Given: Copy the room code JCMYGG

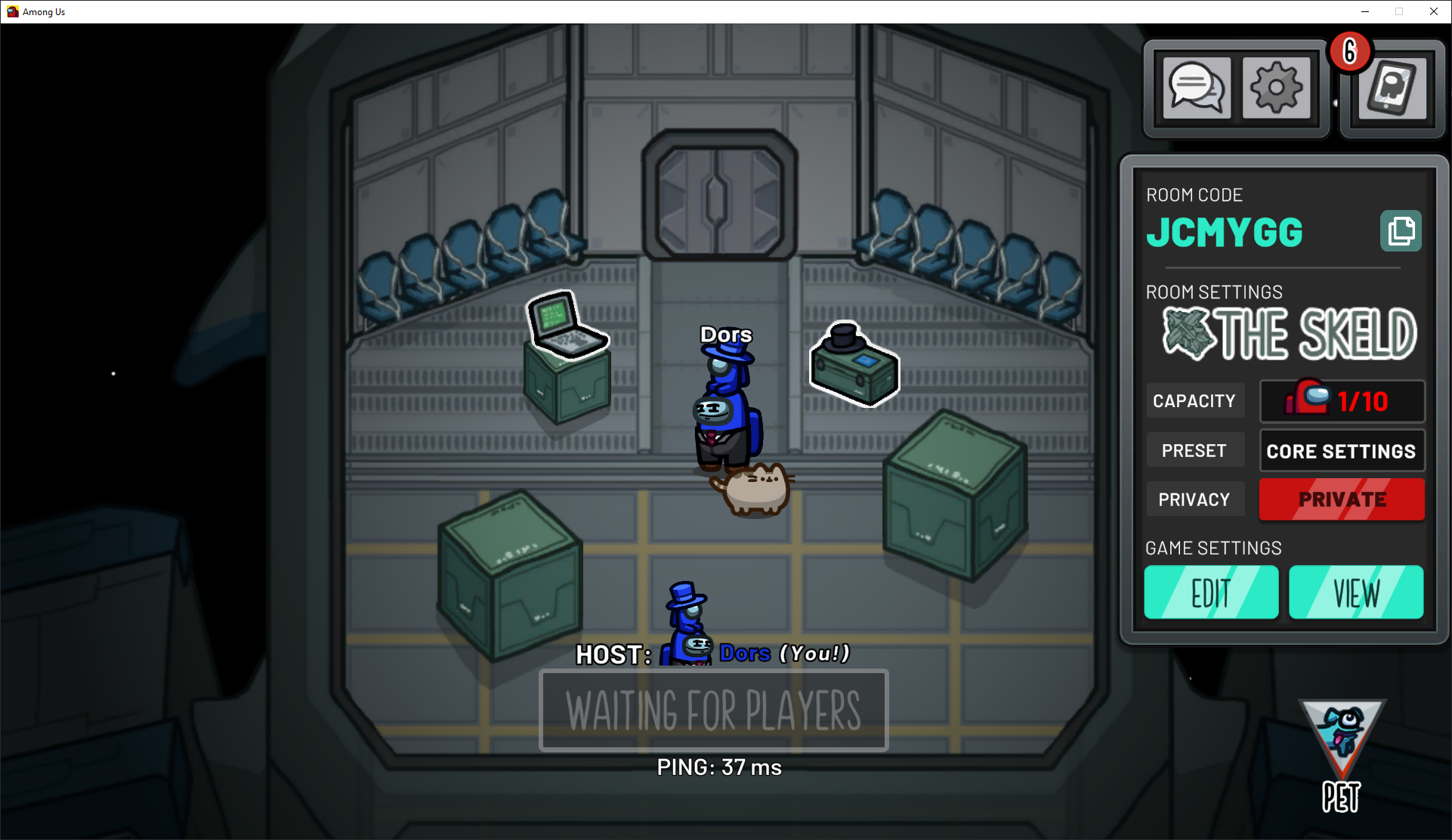Looking at the screenshot, I should [1401, 231].
